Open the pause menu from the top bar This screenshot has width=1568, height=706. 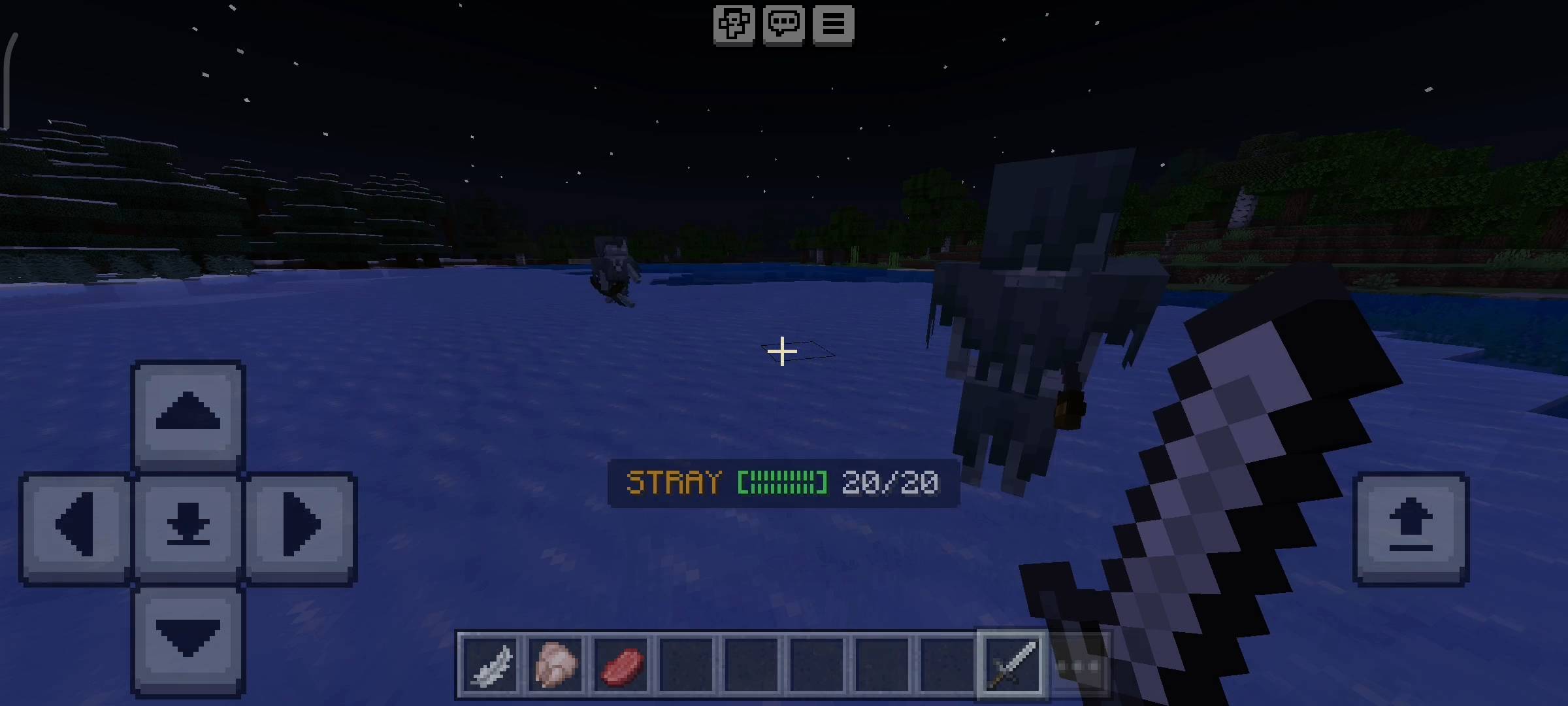(833, 25)
